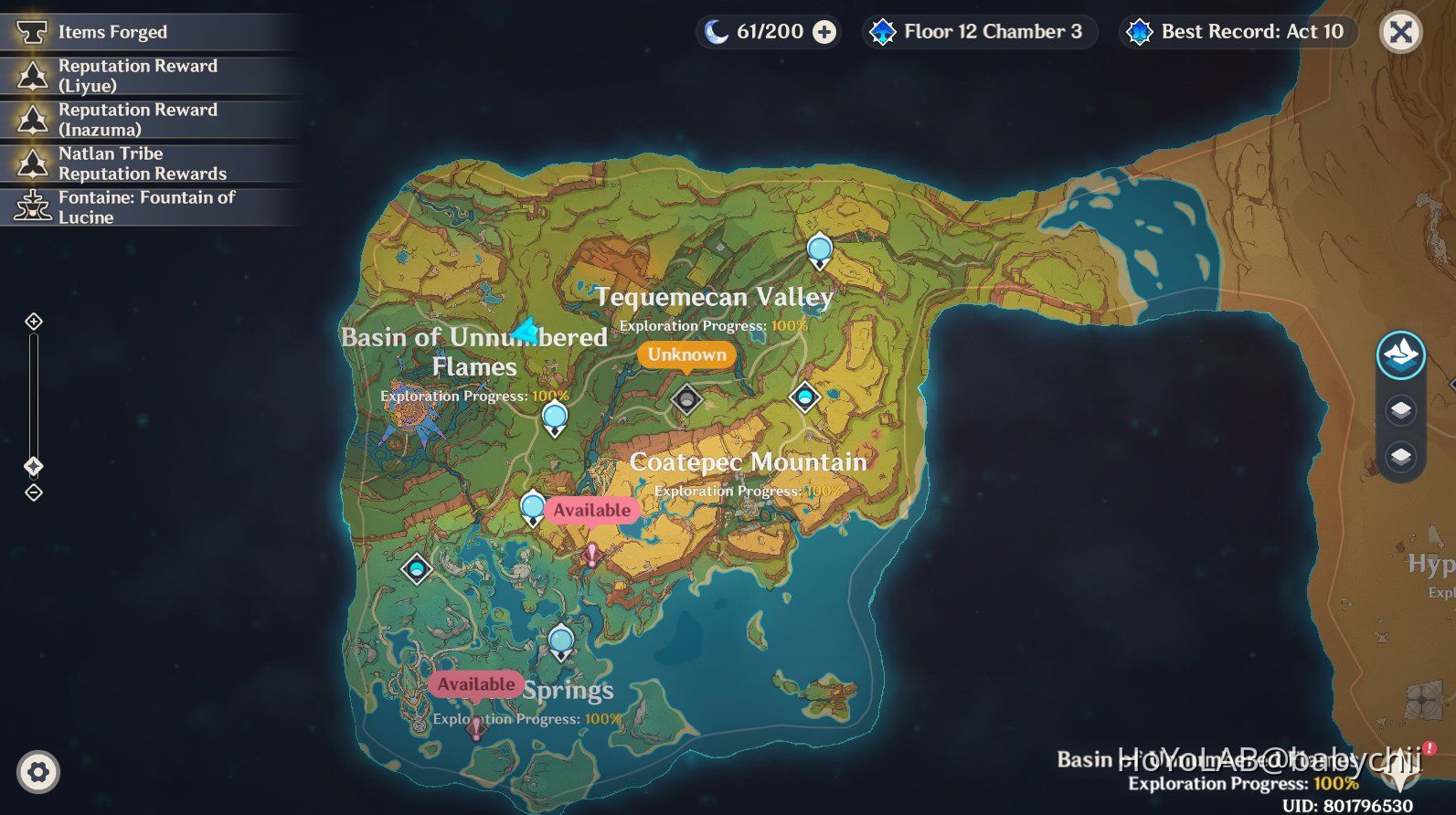Click the Available tag near Coatepec Mountain
The width and height of the screenshot is (1456, 815).
tap(591, 510)
